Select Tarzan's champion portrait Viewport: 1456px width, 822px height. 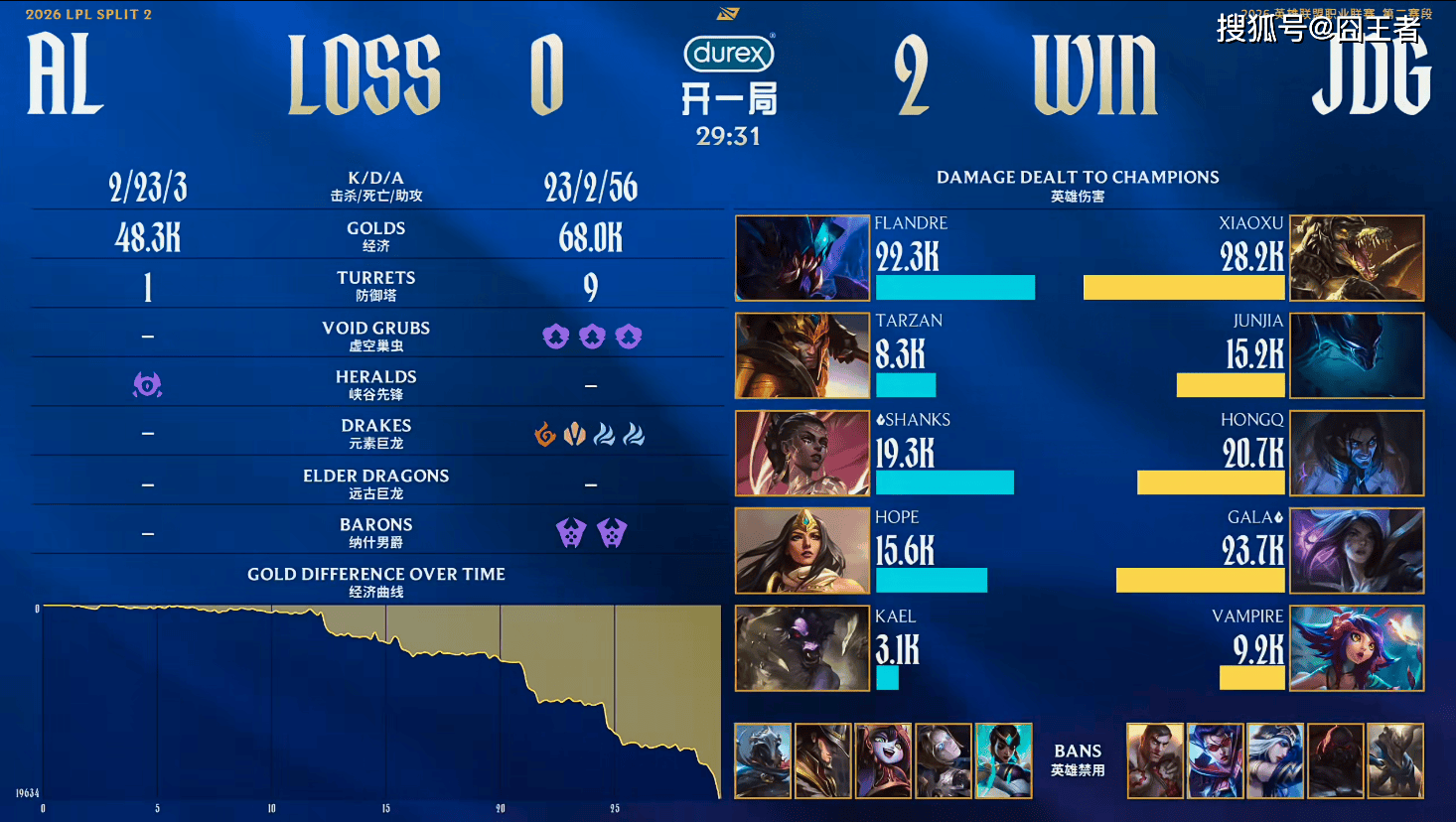(802, 355)
